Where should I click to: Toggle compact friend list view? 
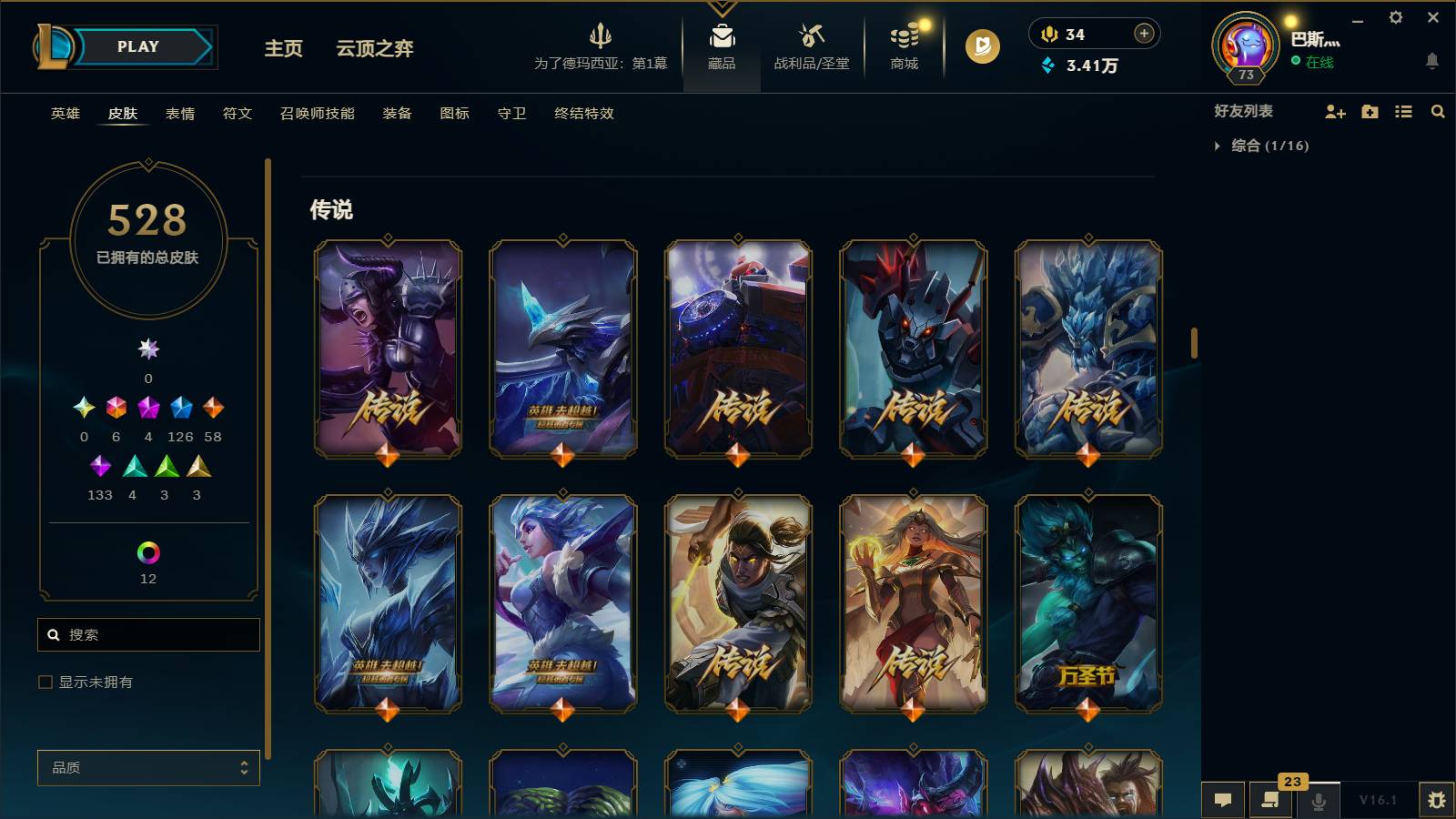pyautogui.click(x=1402, y=112)
